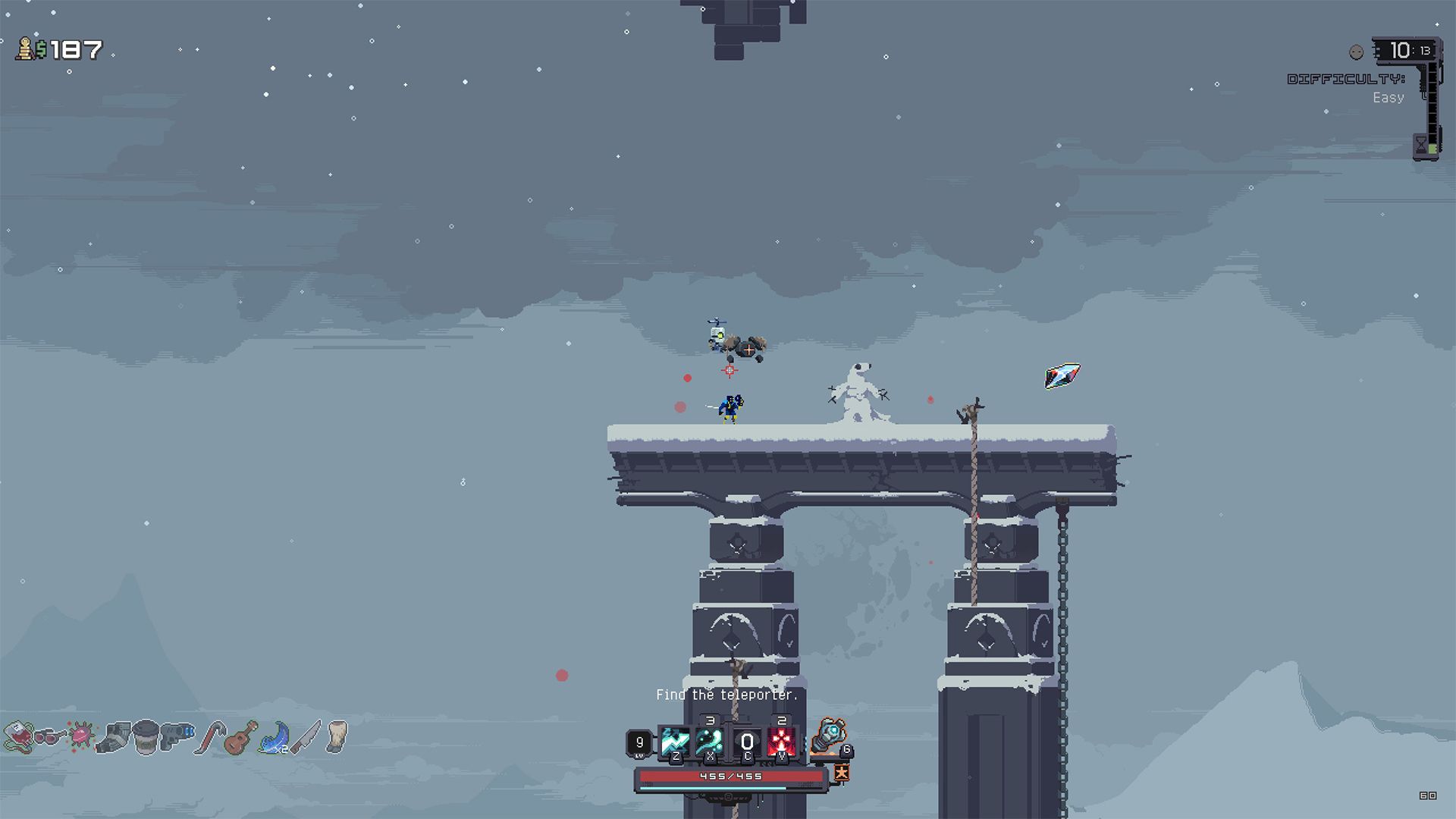This screenshot has width=1456, height=819.
Task: Select the sunglasses item icon
Action: [50, 737]
